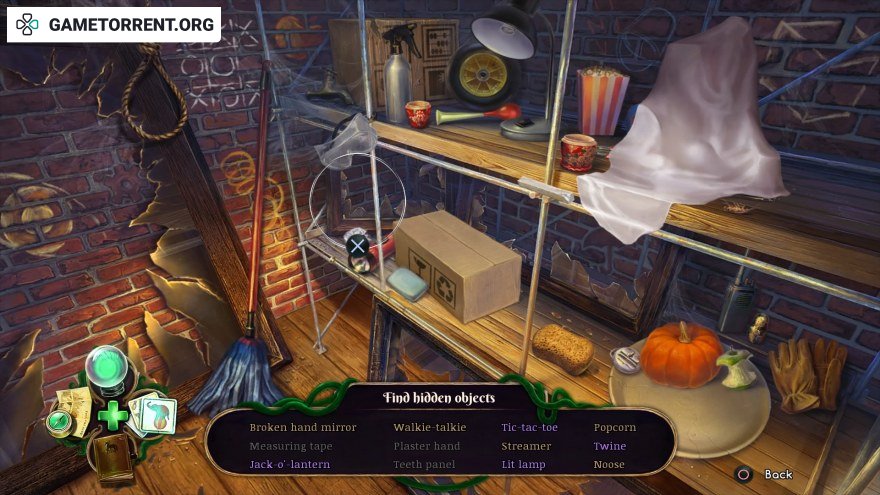The image size is (880, 495).
Task: Select the Twine list entry
Action: [x=610, y=446]
